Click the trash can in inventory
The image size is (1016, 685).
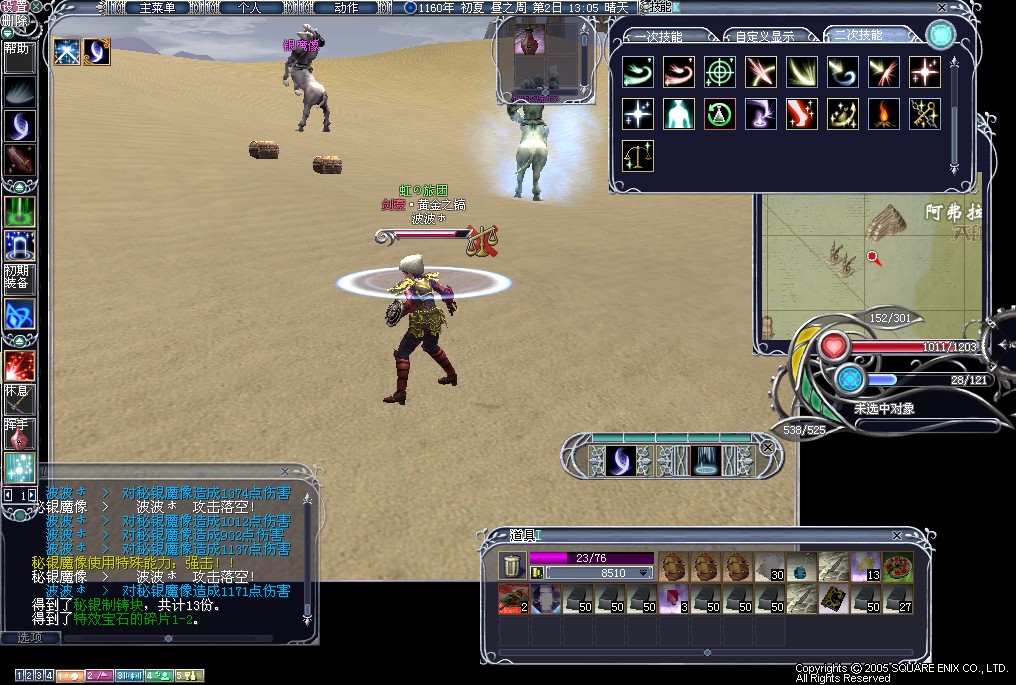point(511,566)
